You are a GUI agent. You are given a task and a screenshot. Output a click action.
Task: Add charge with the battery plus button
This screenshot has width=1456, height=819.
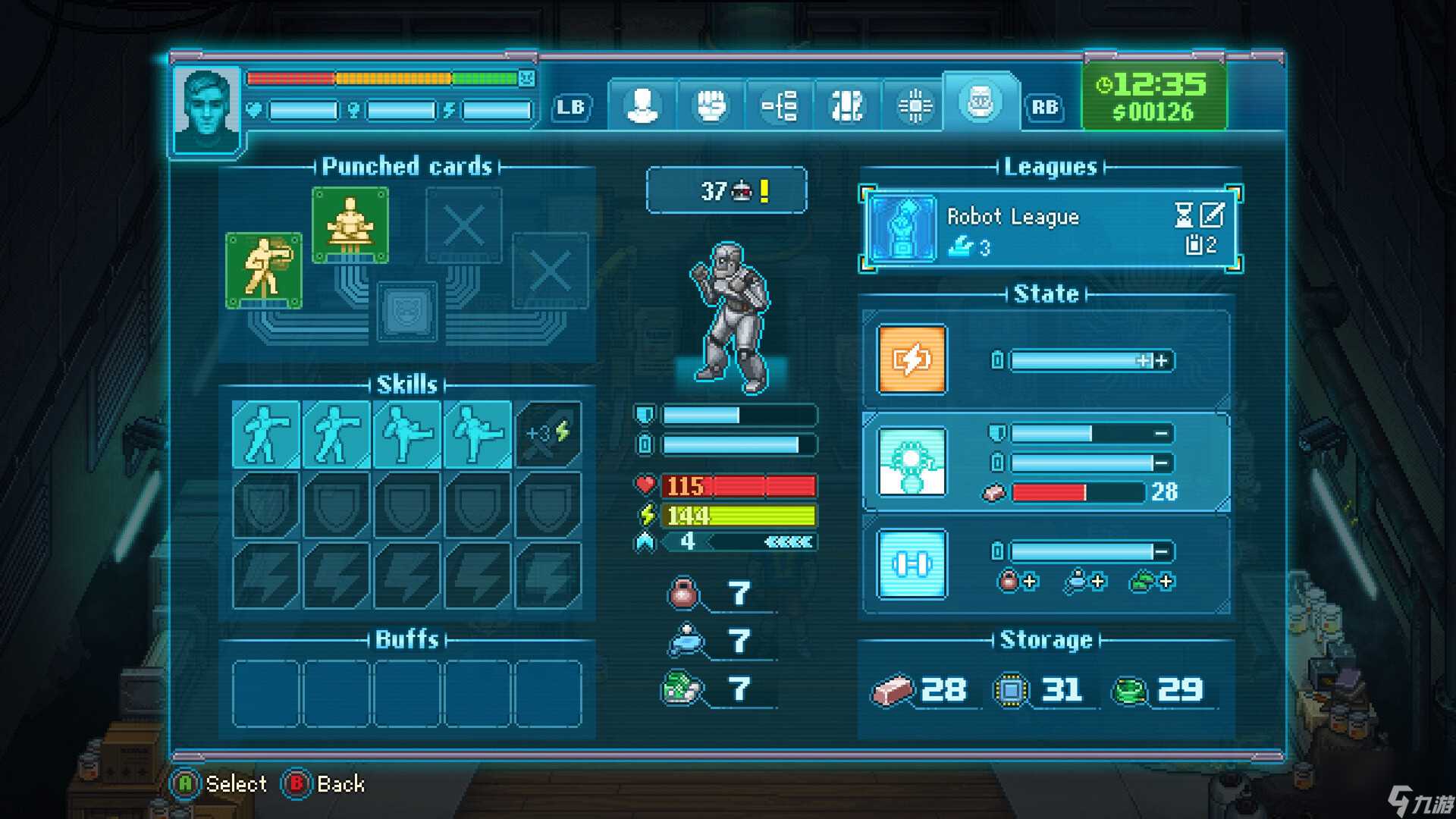pyautogui.click(x=1161, y=361)
